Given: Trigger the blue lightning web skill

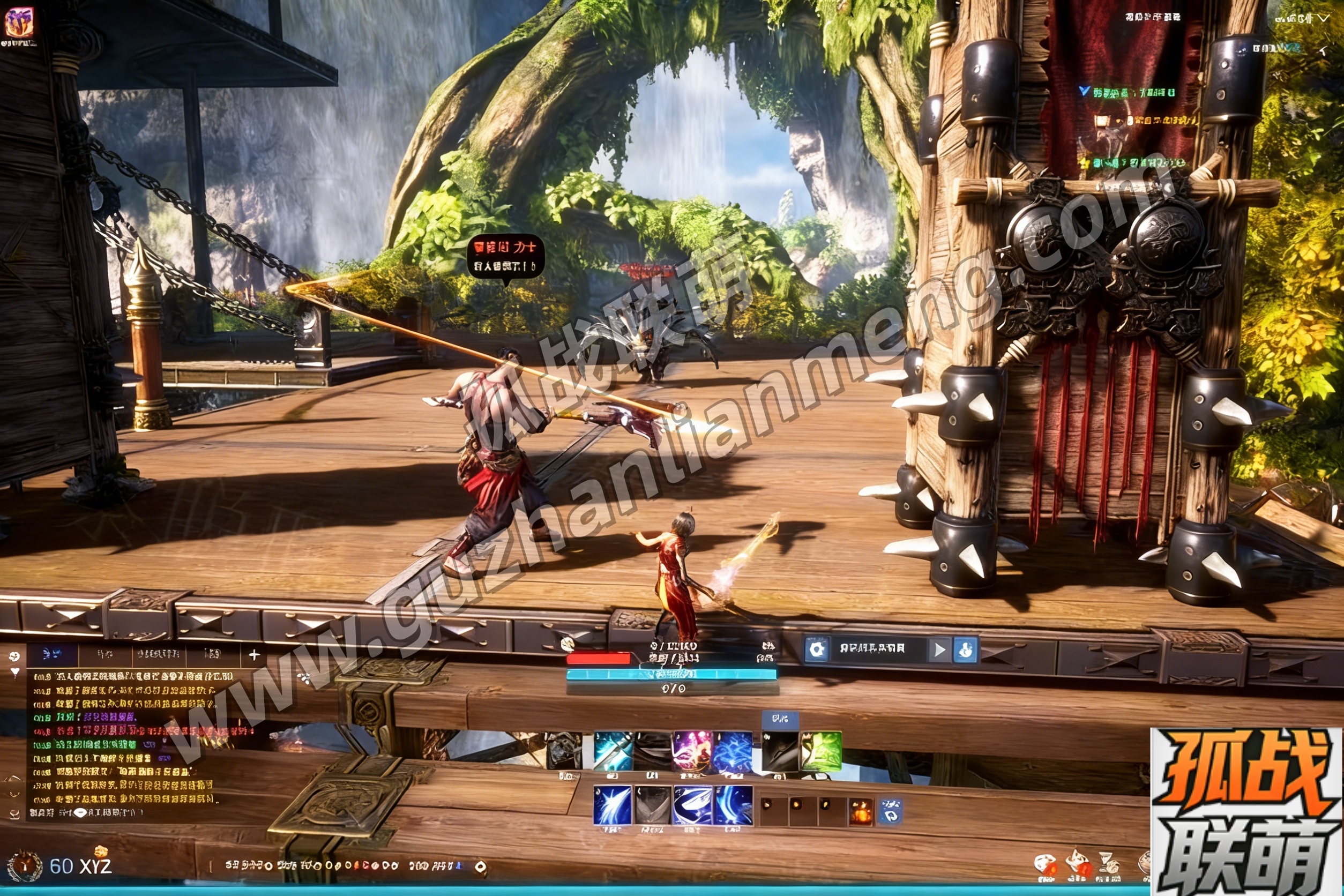Looking at the screenshot, I should [x=733, y=751].
